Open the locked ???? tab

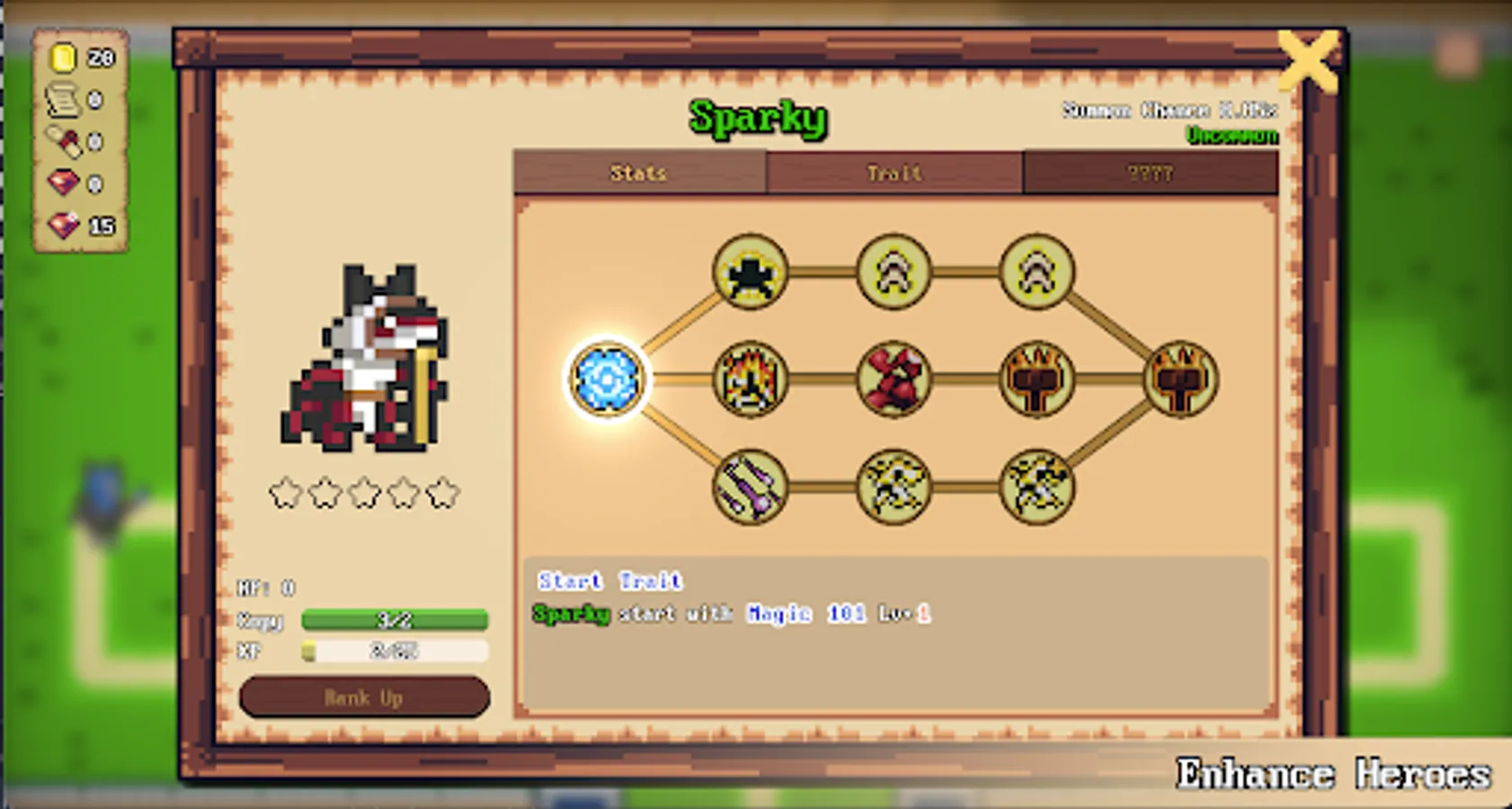(1151, 173)
